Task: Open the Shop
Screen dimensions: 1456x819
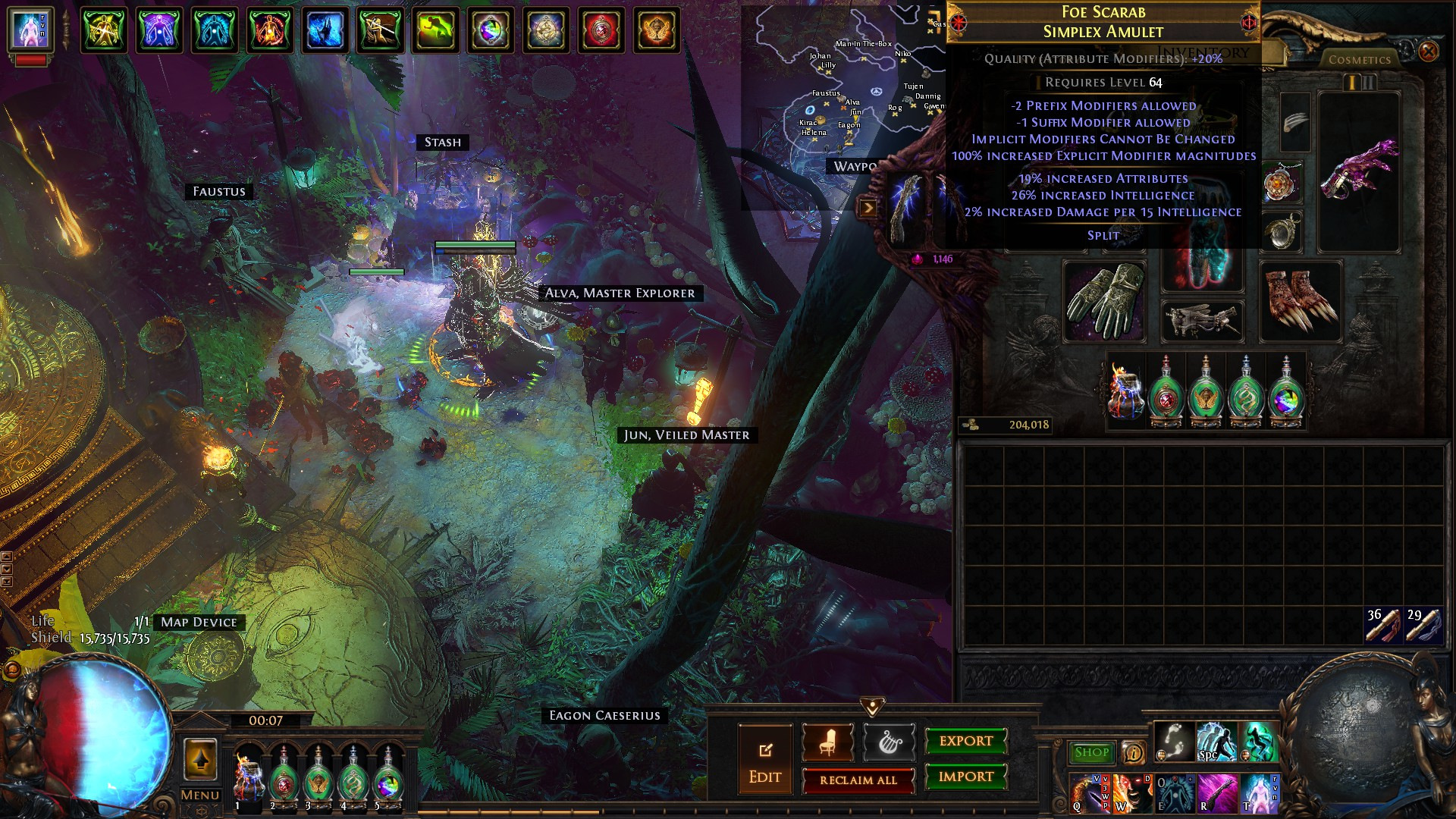Action: pyautogui.click(x=1091, y=752)
